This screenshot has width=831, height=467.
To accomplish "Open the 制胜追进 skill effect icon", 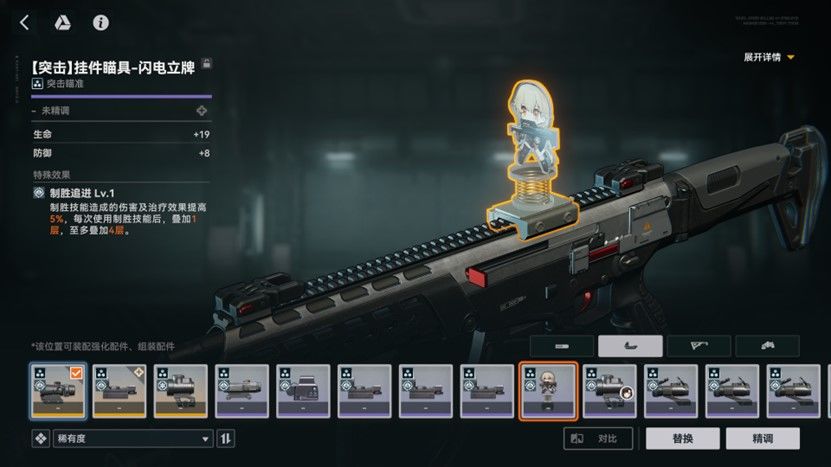I will 38,191.
